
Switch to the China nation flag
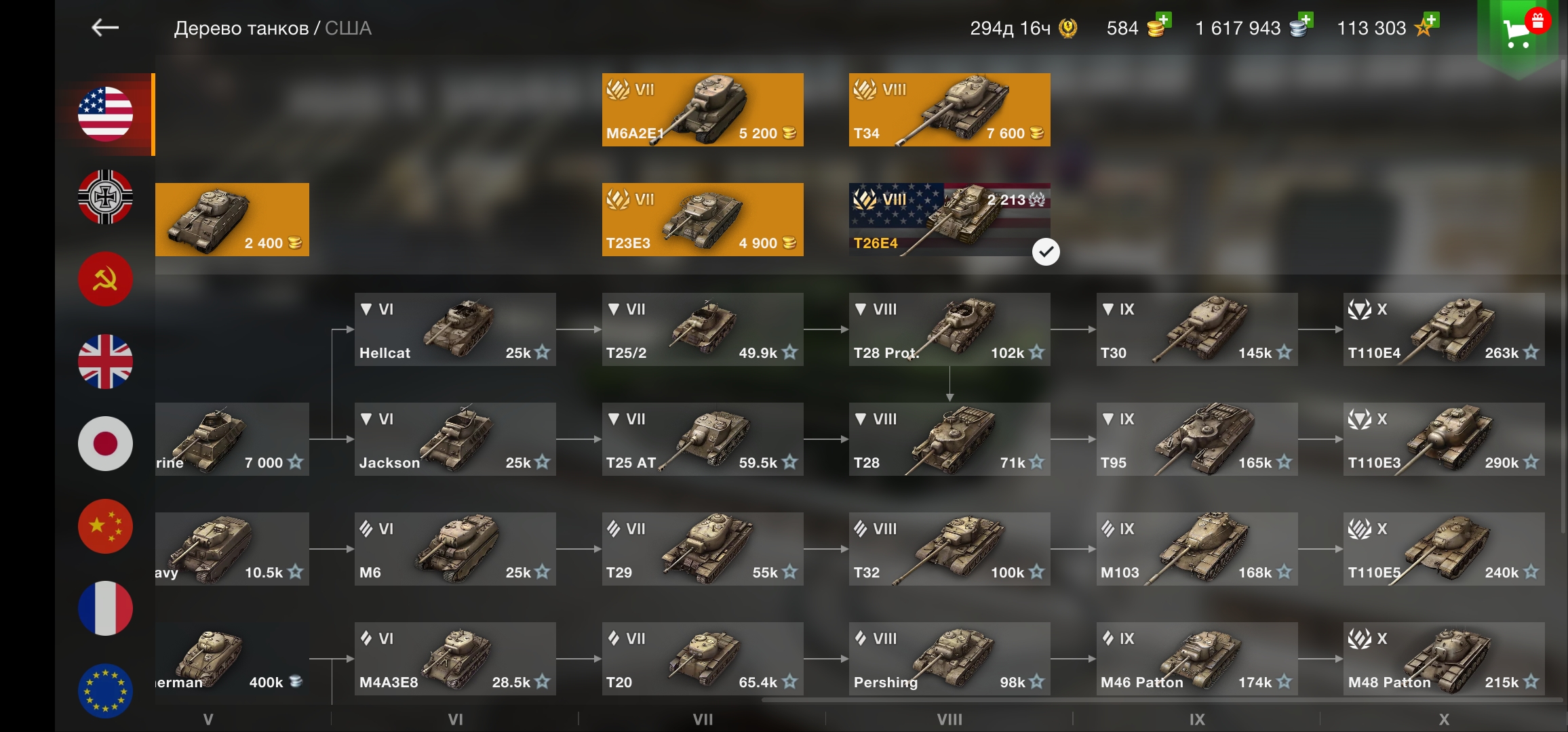[x=105, y=527]
